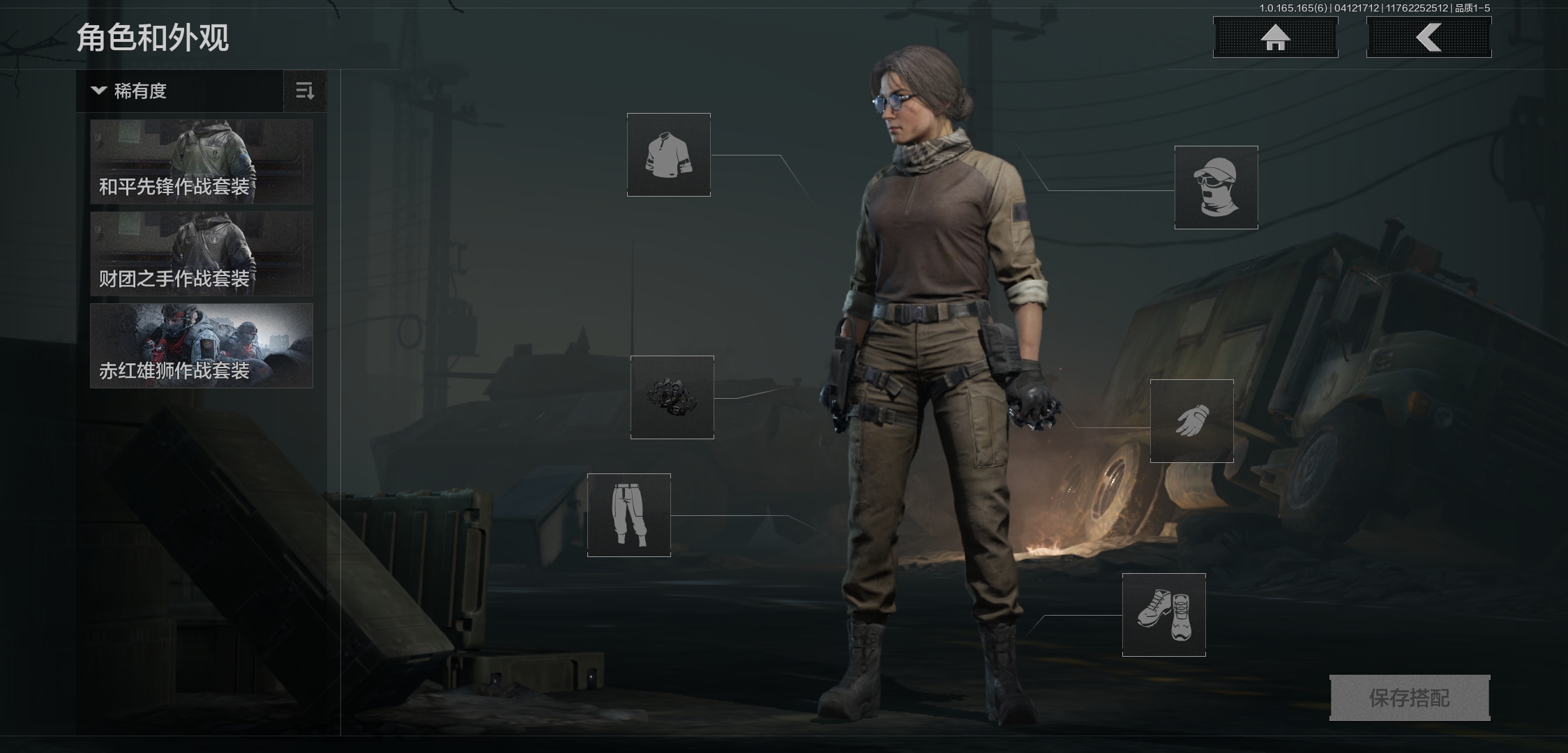Screen dimensions: 1568x753
Task: Pick the 赤红雄狮作战套装 outfit
Action: (202, 346)
